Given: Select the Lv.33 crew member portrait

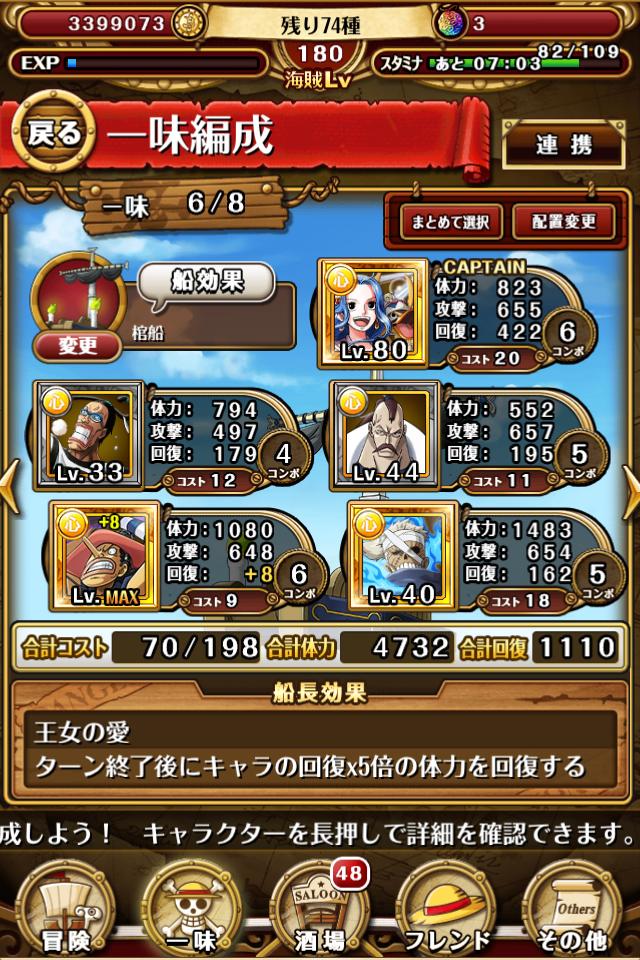Looking at the screenshot, I should (x=88, y=434).
